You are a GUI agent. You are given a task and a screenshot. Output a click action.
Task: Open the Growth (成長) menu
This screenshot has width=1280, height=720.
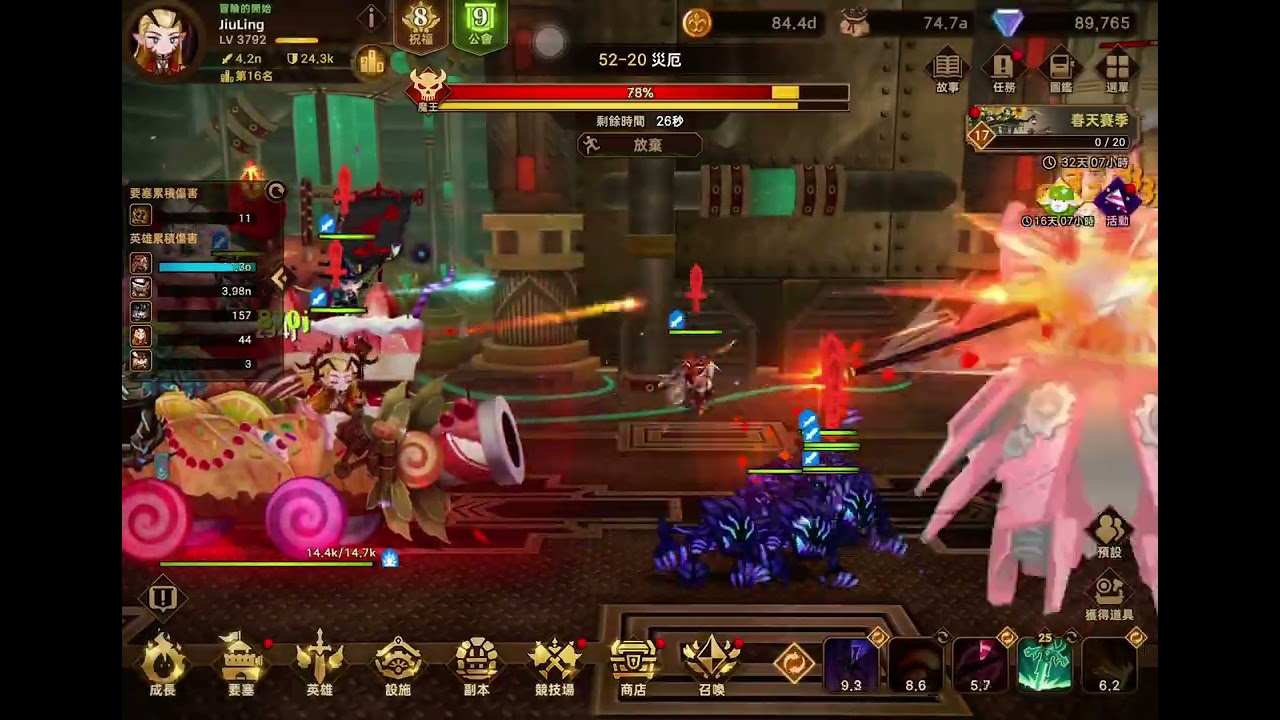coord(163,664)
